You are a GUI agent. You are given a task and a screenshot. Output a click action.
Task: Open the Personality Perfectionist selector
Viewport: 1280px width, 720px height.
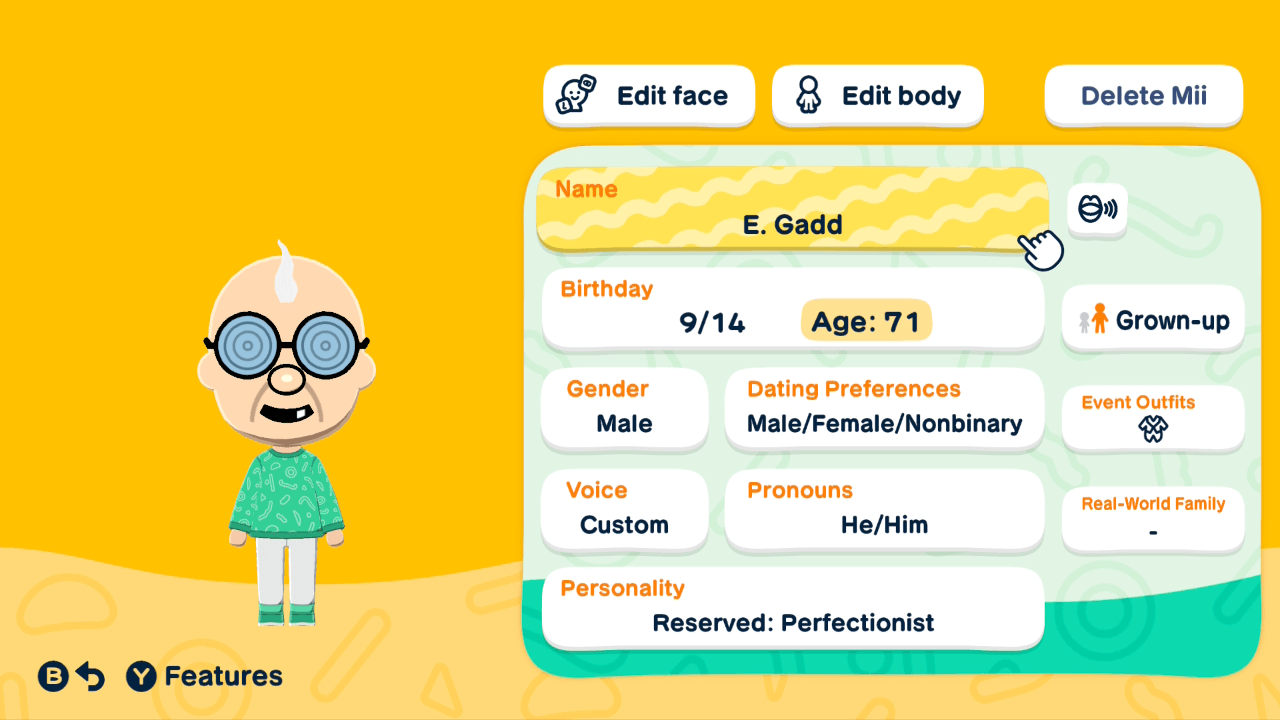click(x=792, y=606)
